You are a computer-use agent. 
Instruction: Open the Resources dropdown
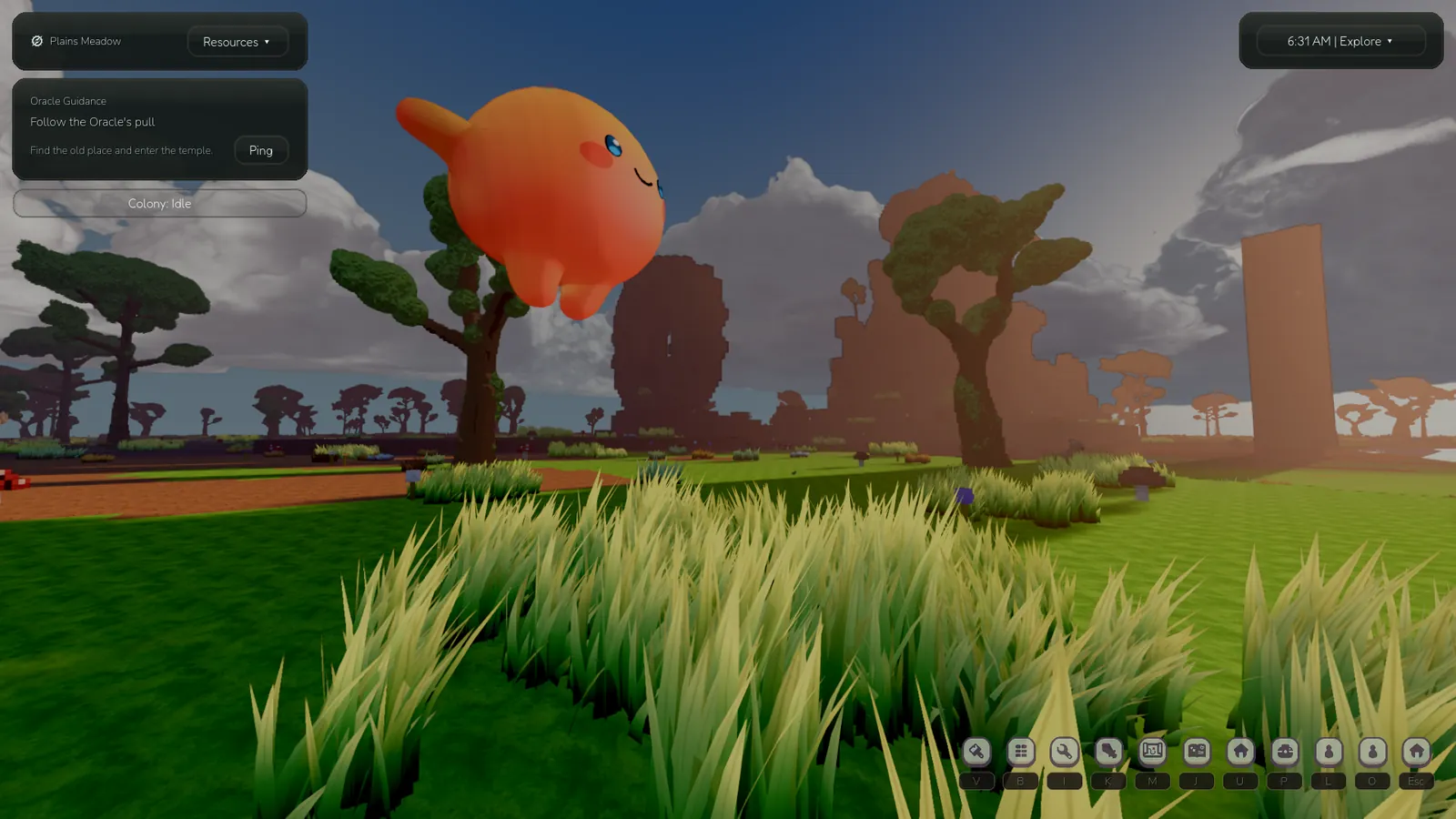tap(238, 41)
